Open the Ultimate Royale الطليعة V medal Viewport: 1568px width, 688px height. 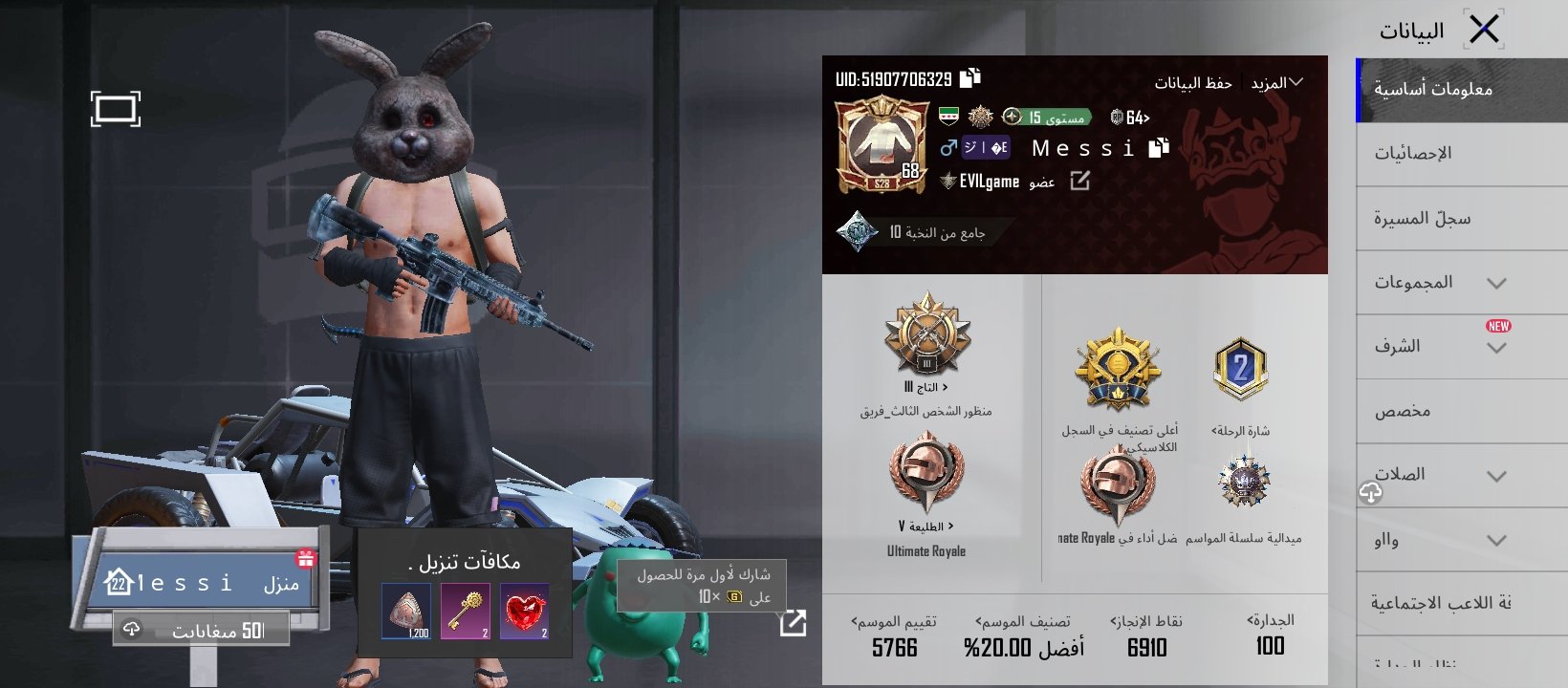point(926,476)
